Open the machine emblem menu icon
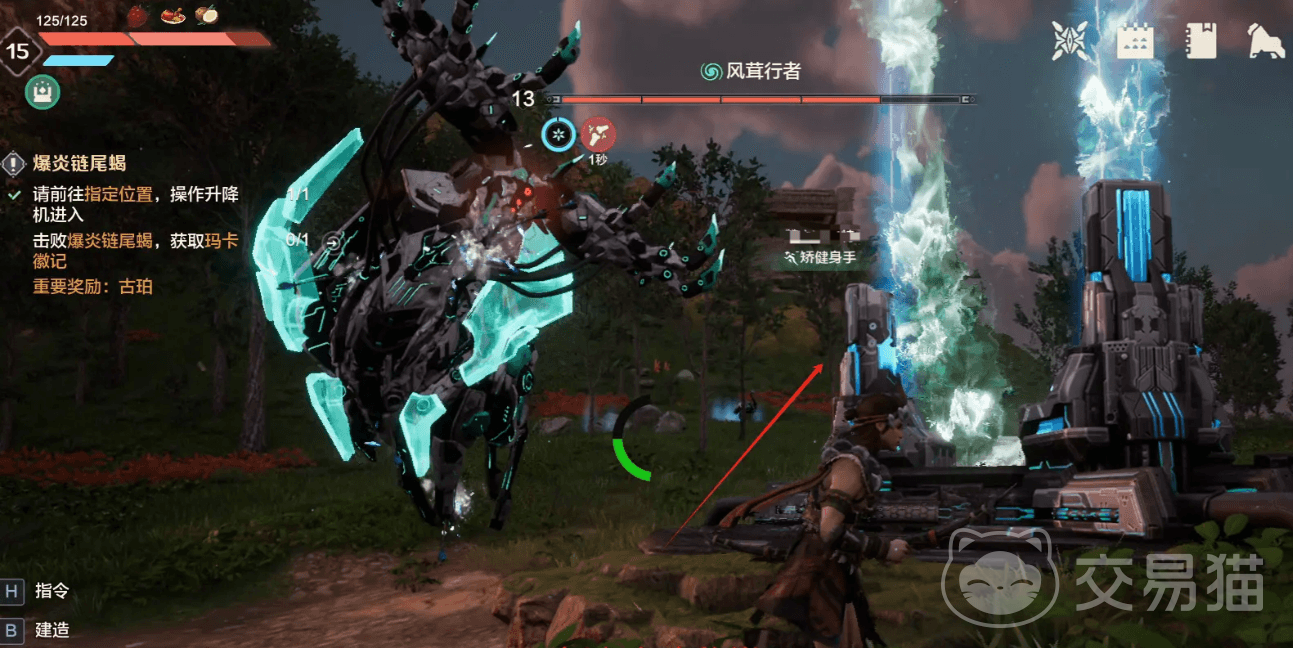Image resolution: width=1293 pixels, height=648 pixels. pos(1071,40)
